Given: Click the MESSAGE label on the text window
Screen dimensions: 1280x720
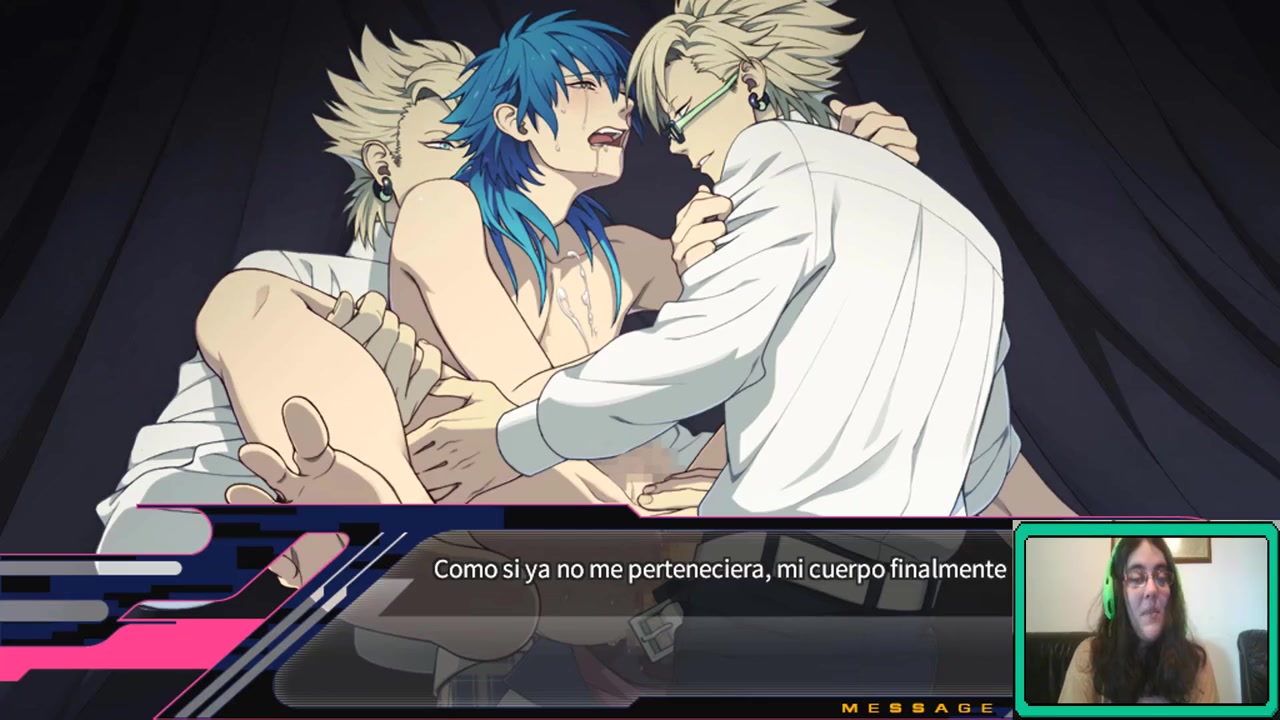Looking at the screenshot, I should pos(917,708).
